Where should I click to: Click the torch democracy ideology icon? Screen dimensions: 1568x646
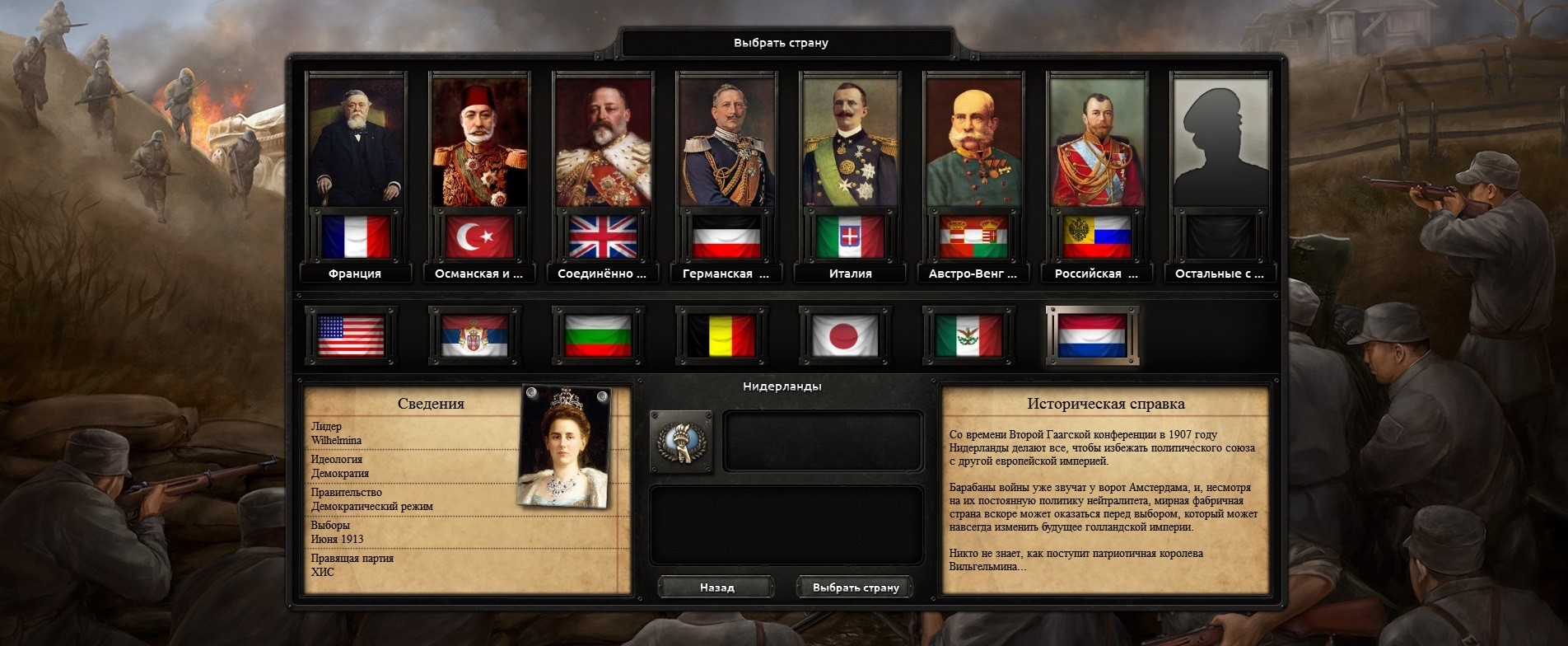(x=681, y=442)
